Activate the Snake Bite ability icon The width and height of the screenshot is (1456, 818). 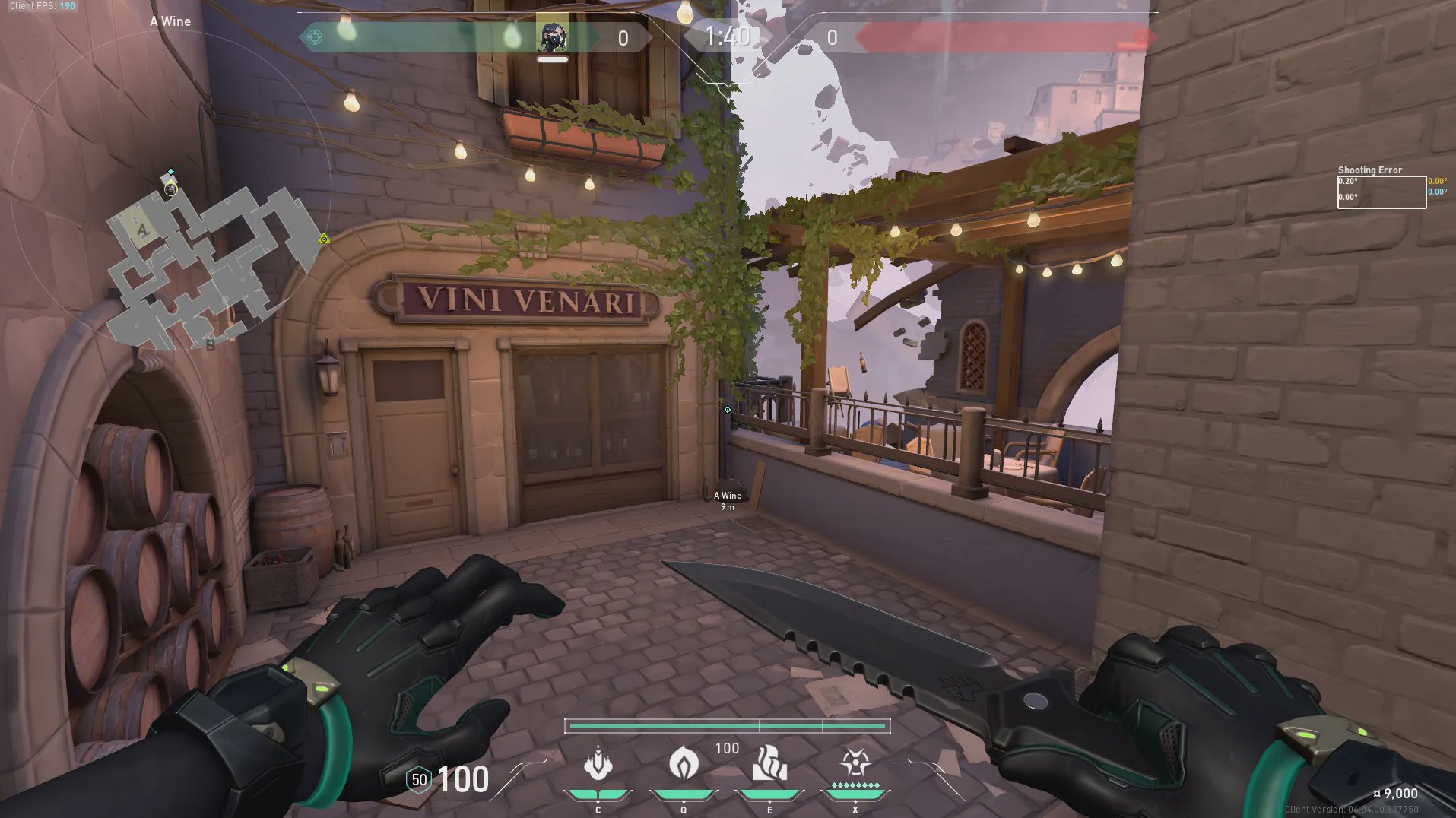click(x=598, y=764)
